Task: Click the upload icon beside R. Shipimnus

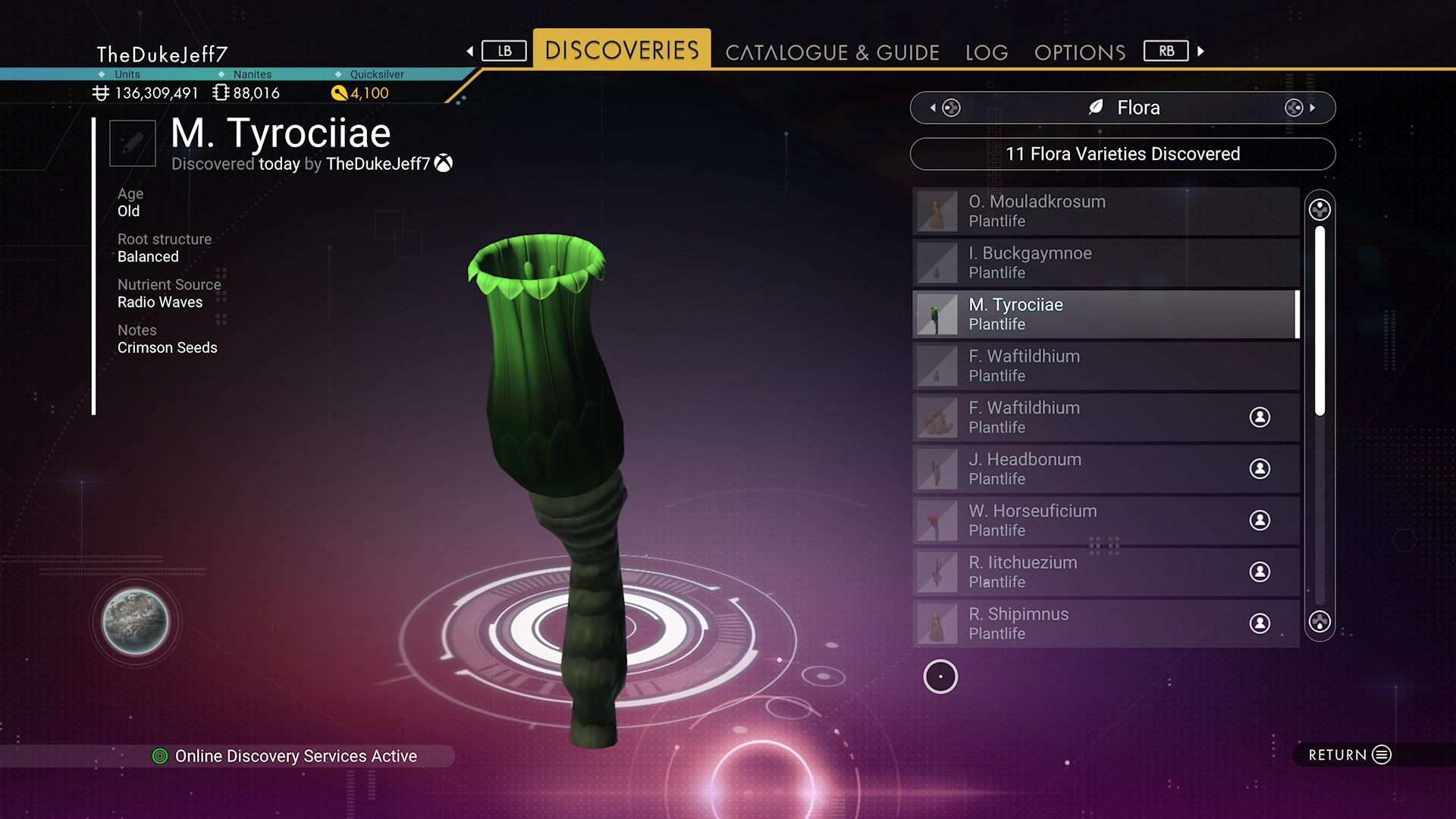Action: pyautogui.click(x=1260, y=623)
